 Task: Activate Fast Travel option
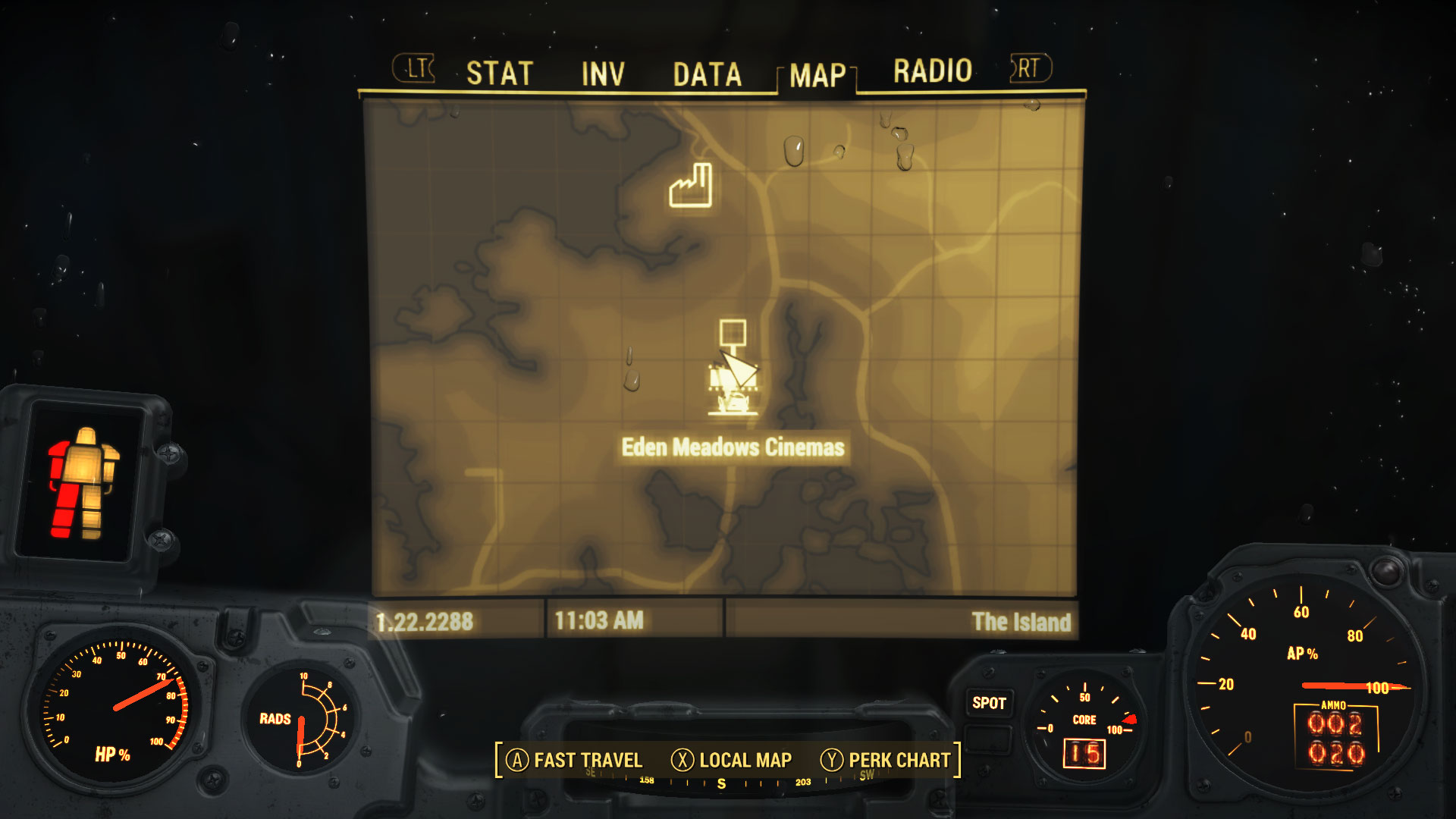(x=574, y=760)
